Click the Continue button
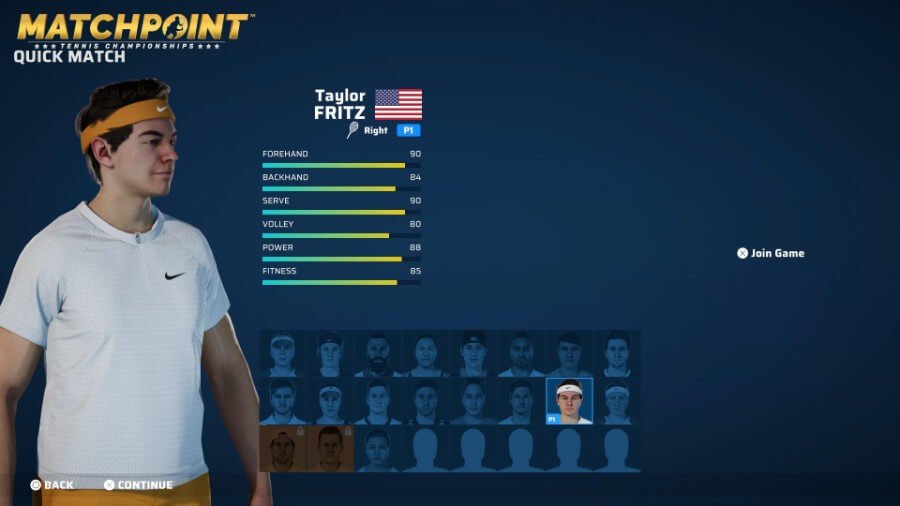 coord(138,485)
